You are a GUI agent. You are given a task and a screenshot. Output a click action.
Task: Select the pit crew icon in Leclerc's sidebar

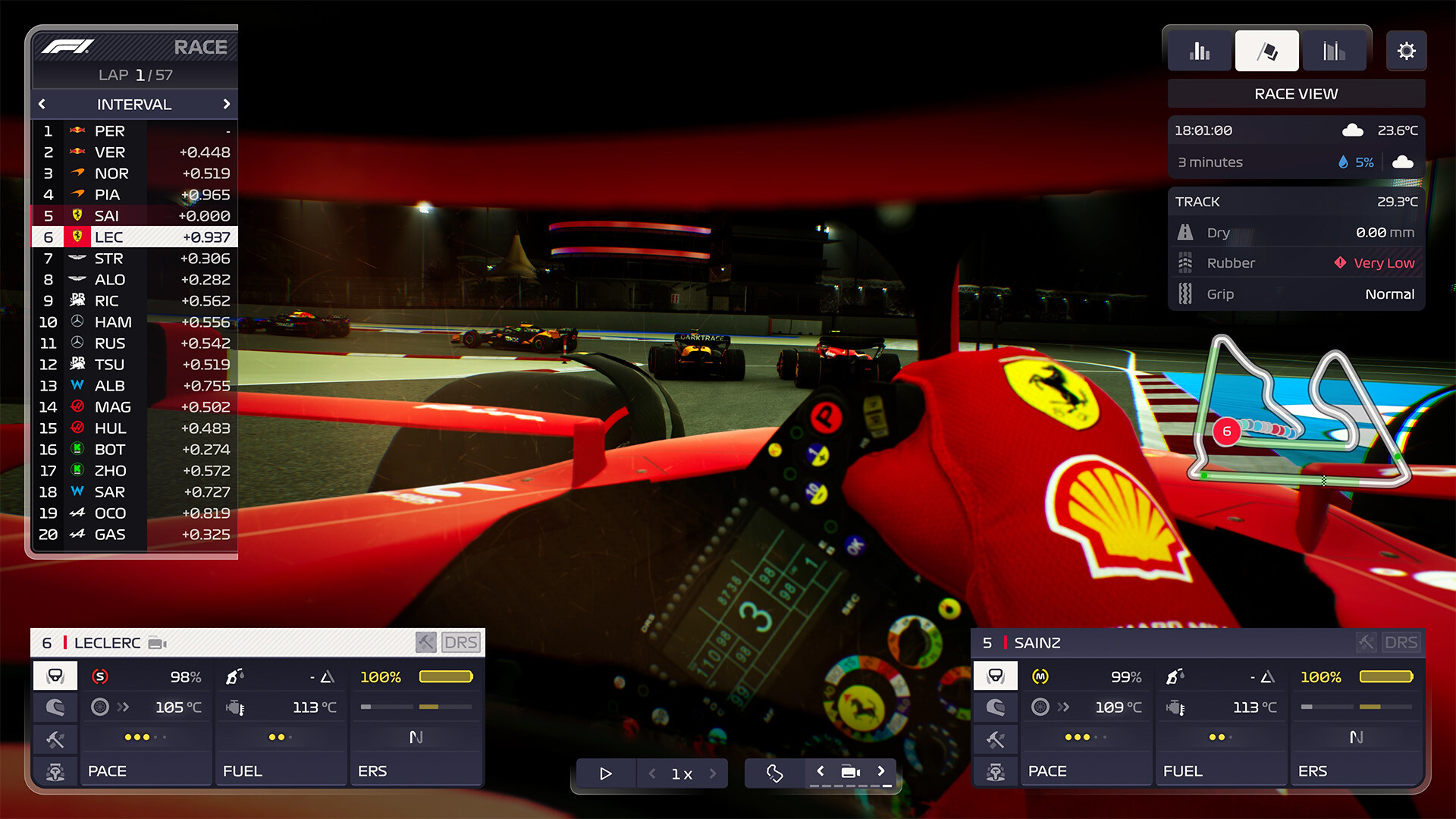pos(55,771)
